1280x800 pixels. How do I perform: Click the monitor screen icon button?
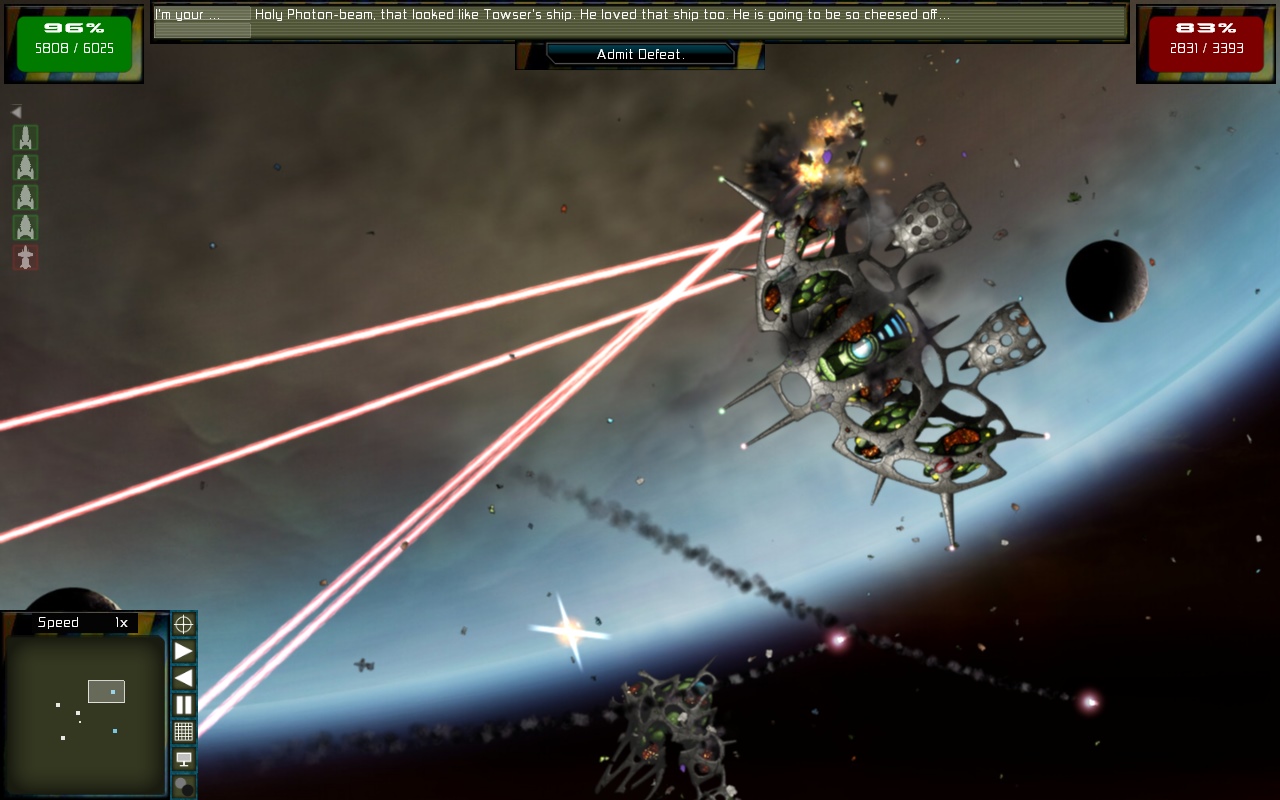coord(184,759)
